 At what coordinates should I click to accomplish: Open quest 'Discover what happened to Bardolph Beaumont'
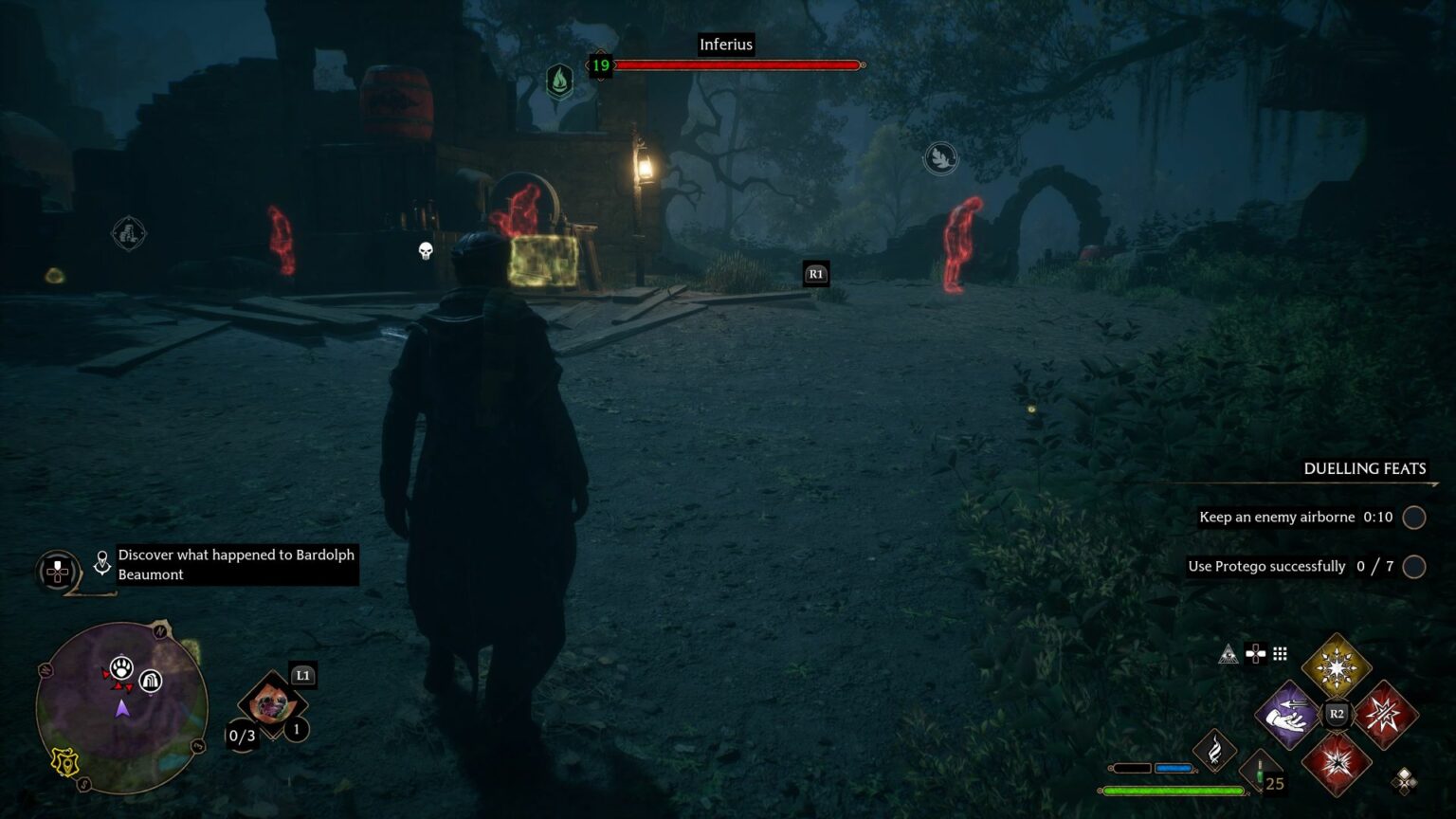(235, 564)
